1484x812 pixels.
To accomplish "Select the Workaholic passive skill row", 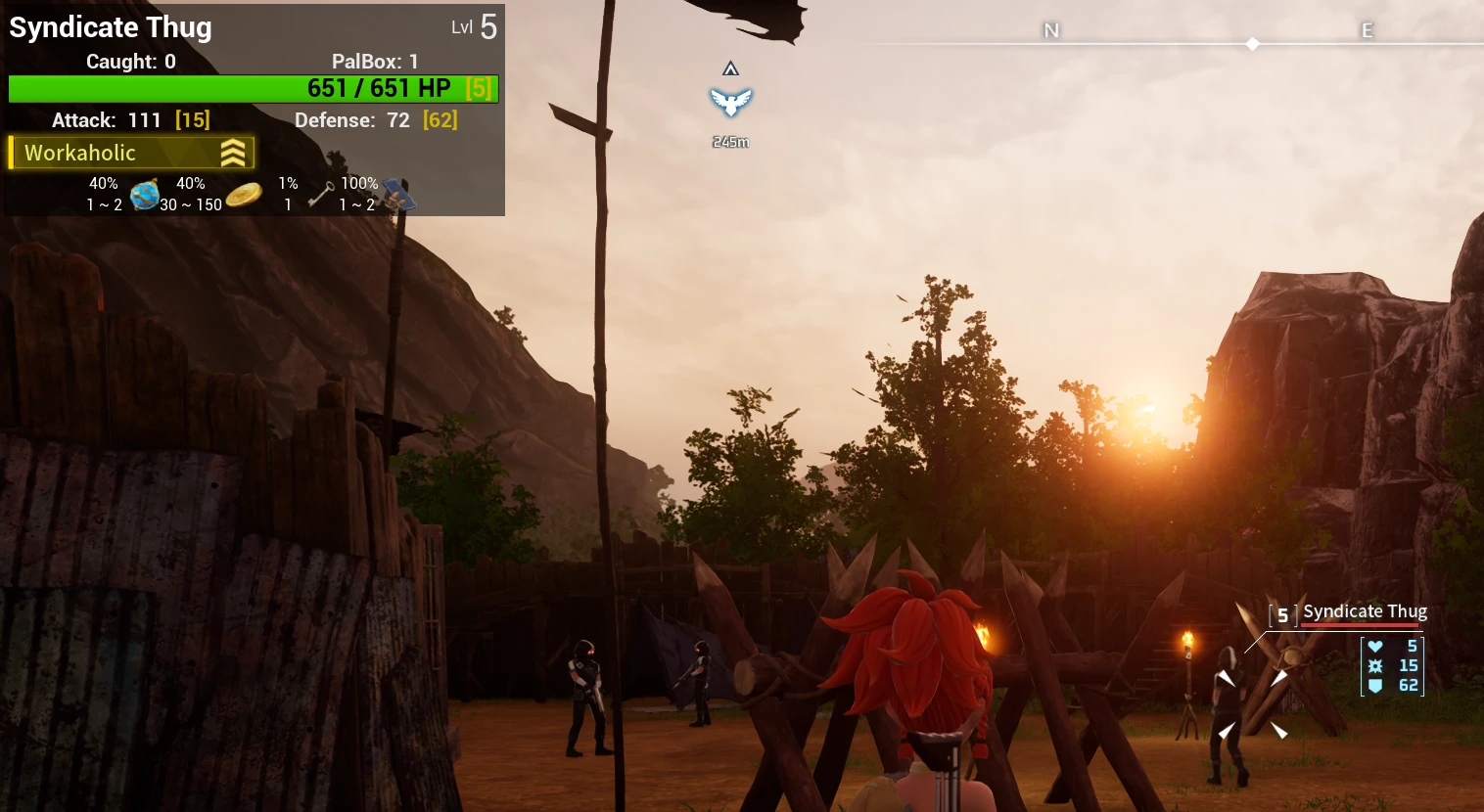I will [x=131, y=153].
